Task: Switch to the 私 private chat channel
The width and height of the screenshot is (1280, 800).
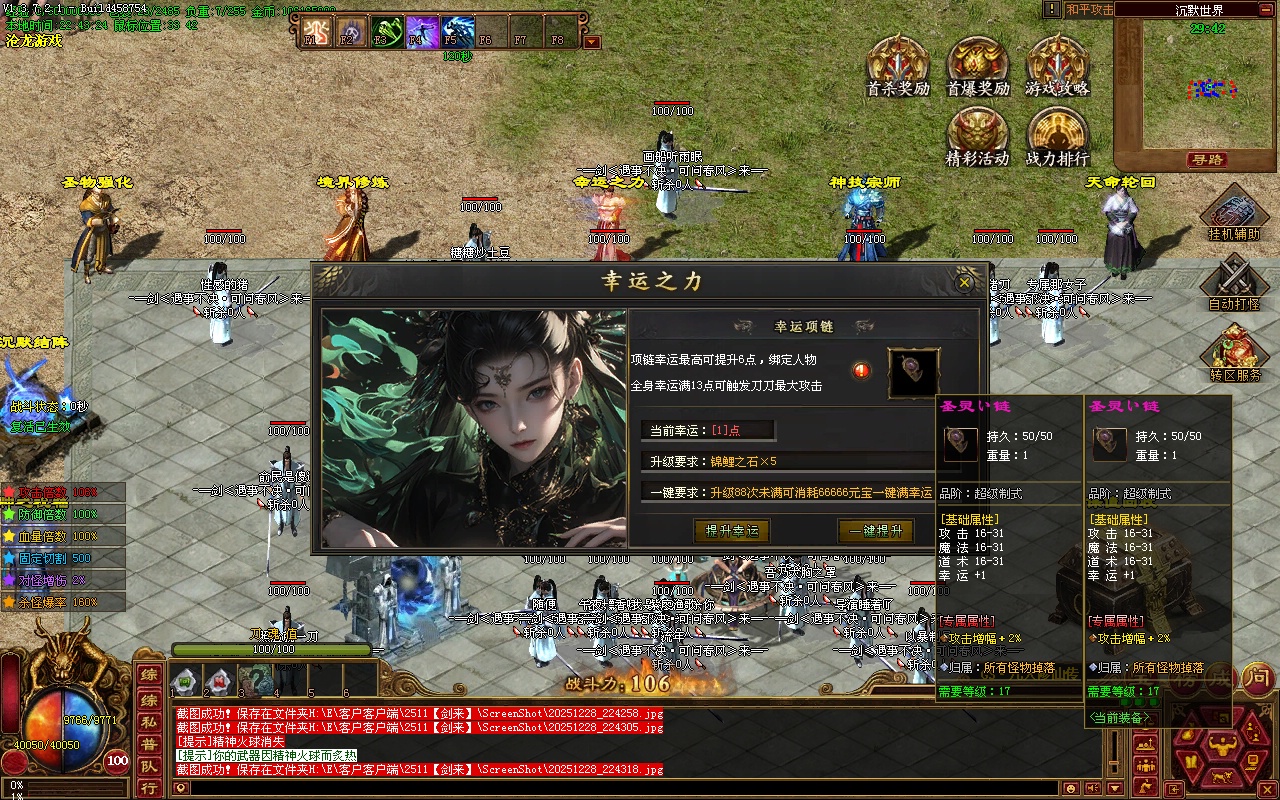Action: pyautogui.click(x=148, y=720)
